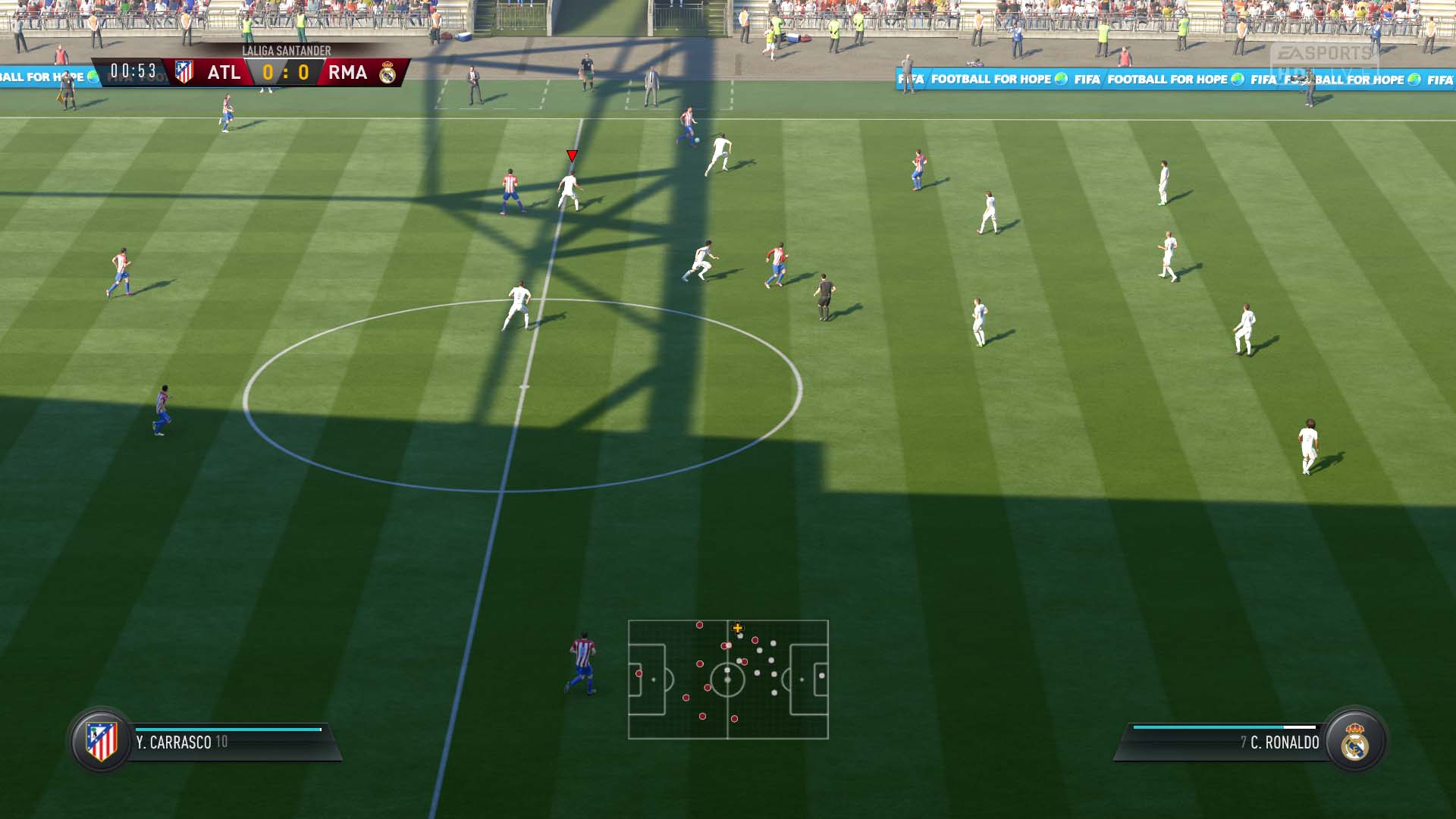The height and width of the screenshot is (819, 1456).
Task: Click the EA Sports watermark logo
Action: [1324, 55]
